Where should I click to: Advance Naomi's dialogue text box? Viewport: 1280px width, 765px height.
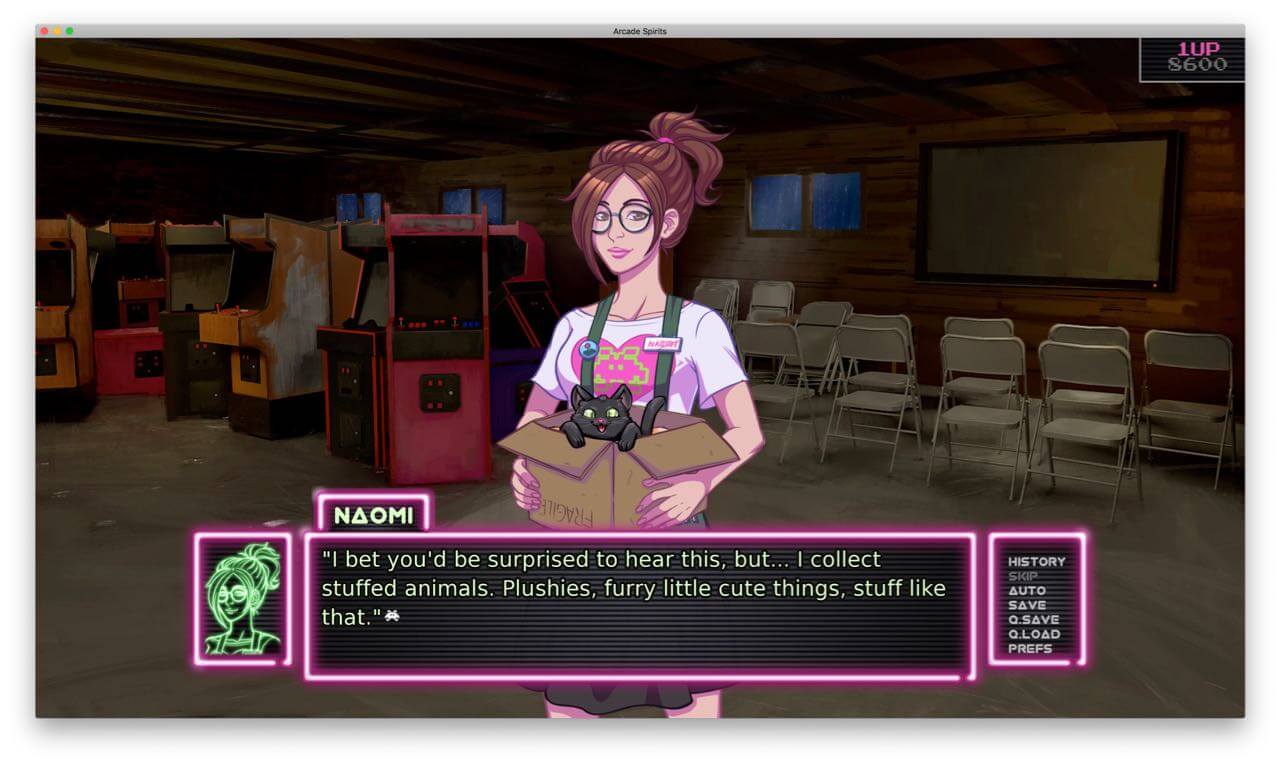638,605
